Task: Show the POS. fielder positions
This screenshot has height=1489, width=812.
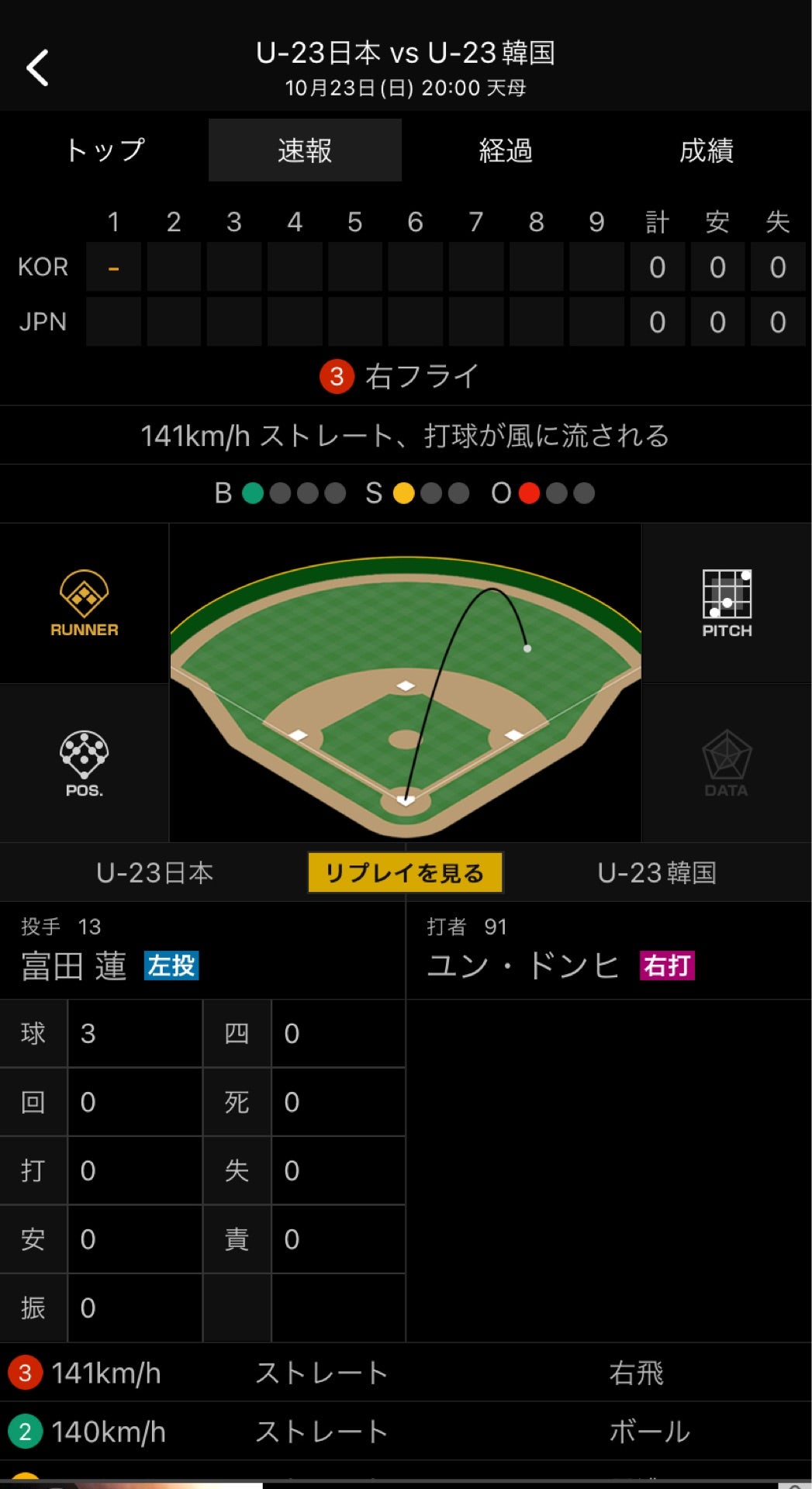Action: pyautogui.click(x=84, y=764)
